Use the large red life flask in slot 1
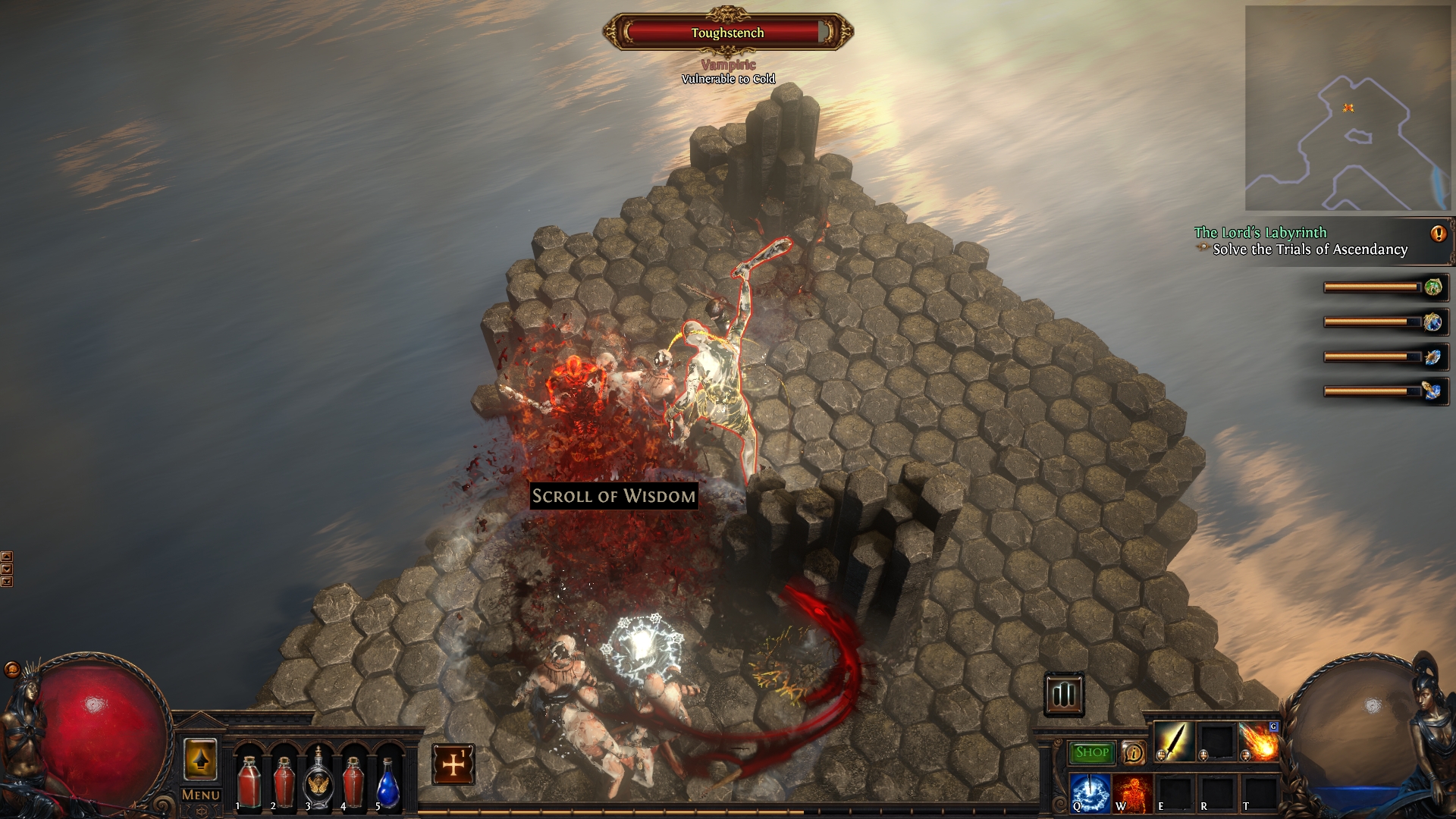 [249, 783]
